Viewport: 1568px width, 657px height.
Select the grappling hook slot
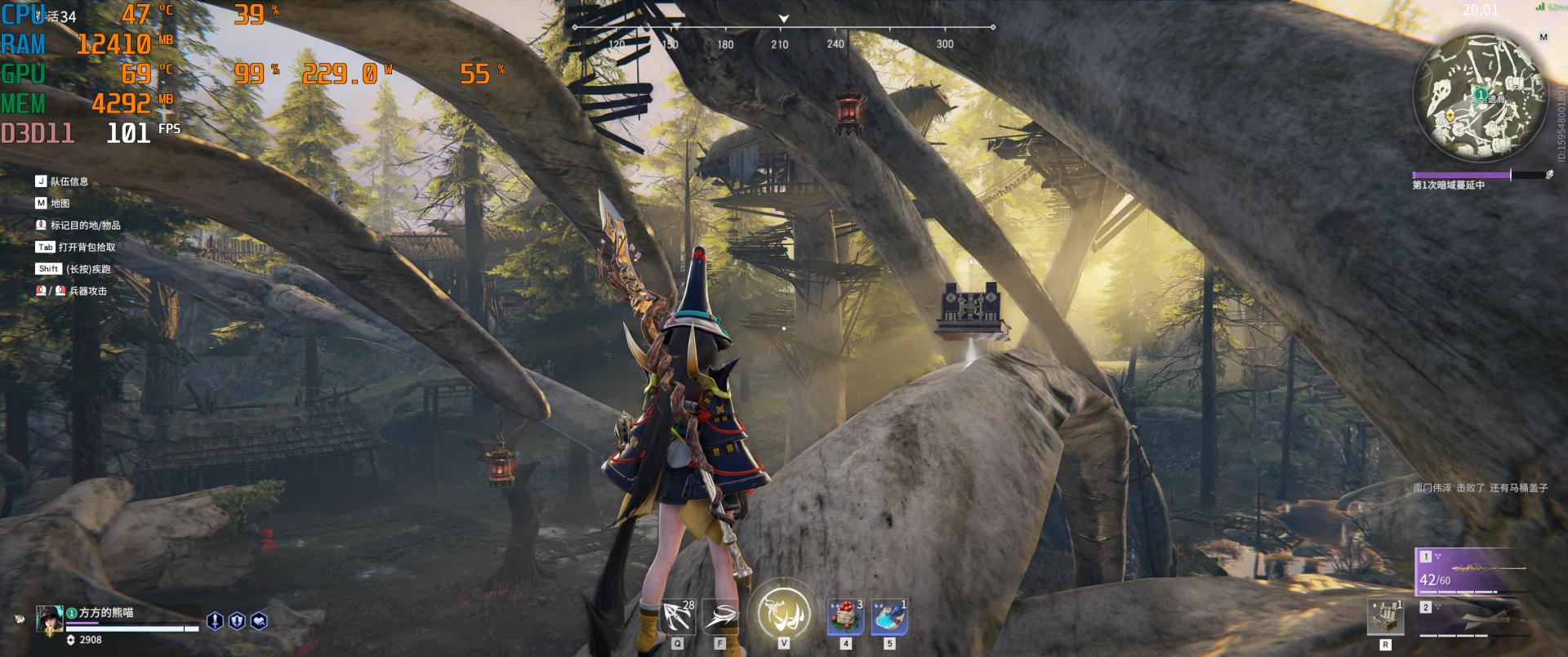677,617
